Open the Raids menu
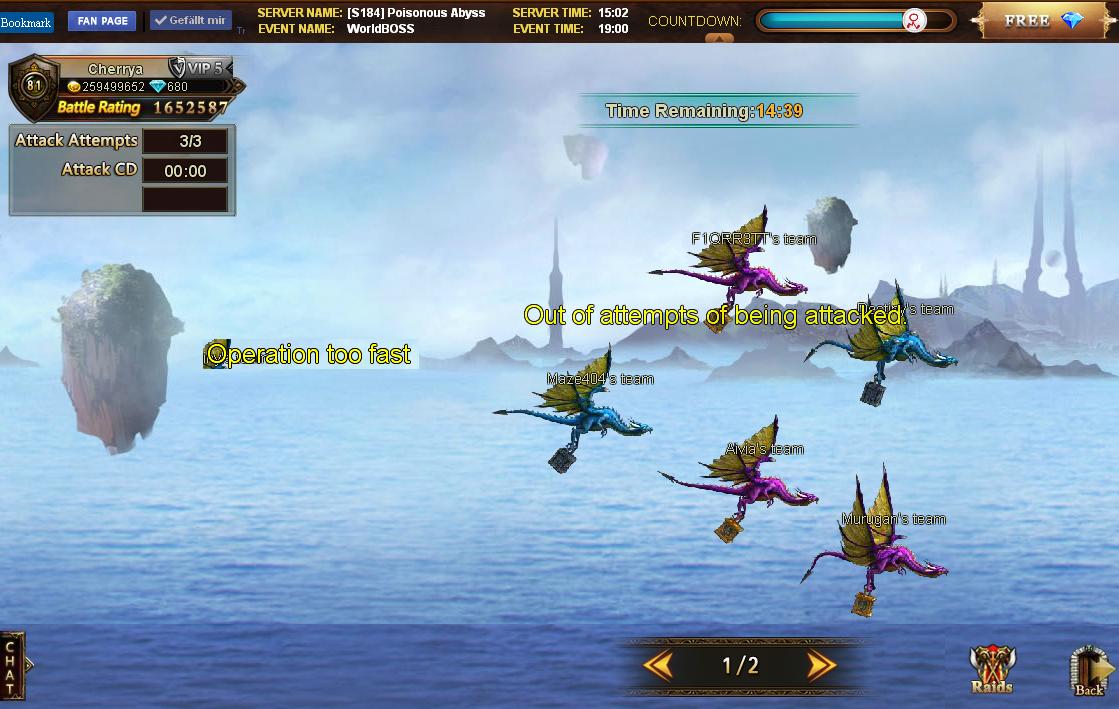 [x=991, y=670]
